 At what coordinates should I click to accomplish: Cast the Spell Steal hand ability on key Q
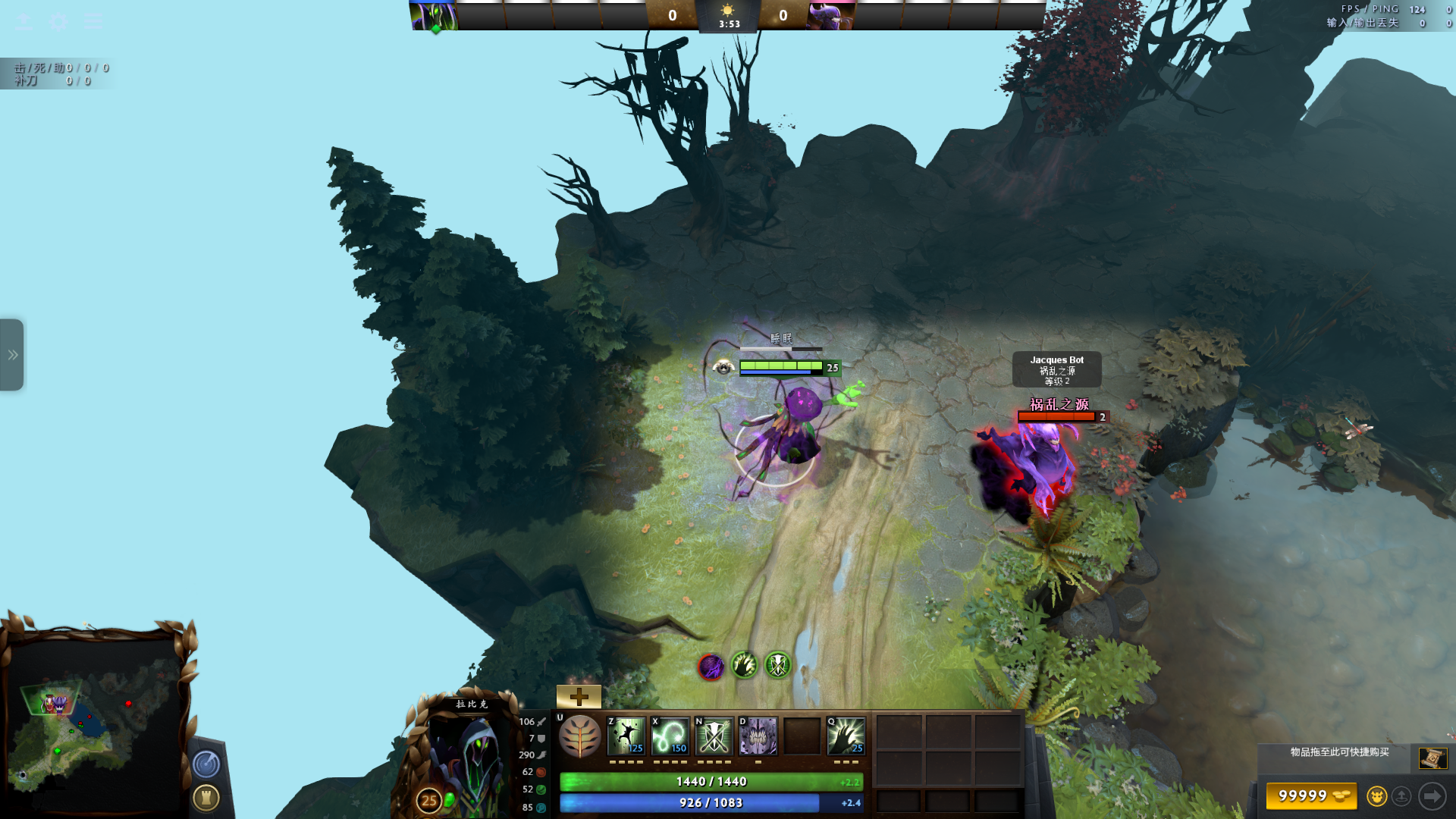click(846, 736)
